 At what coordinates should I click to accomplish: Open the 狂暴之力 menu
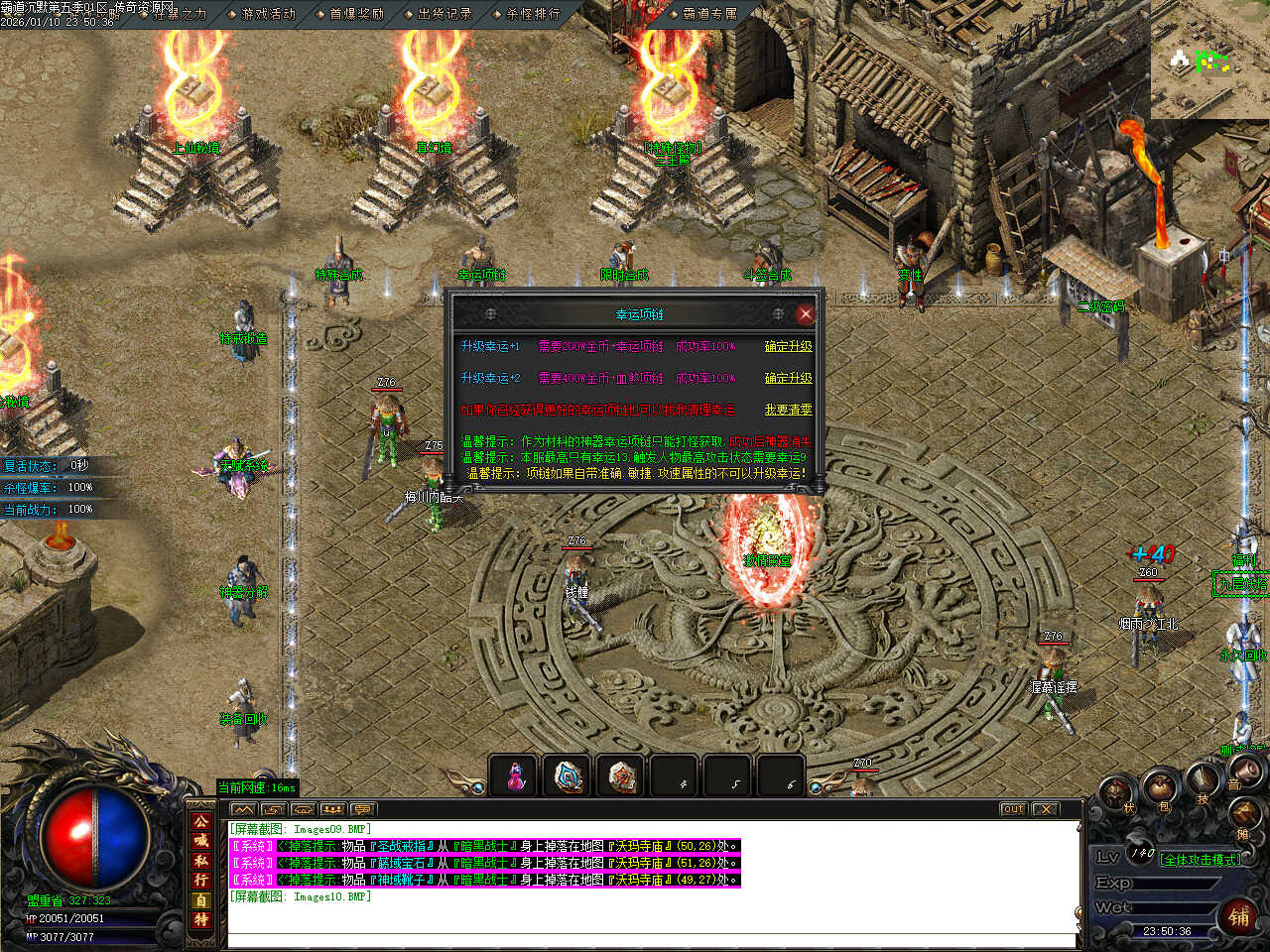point(180,14)
